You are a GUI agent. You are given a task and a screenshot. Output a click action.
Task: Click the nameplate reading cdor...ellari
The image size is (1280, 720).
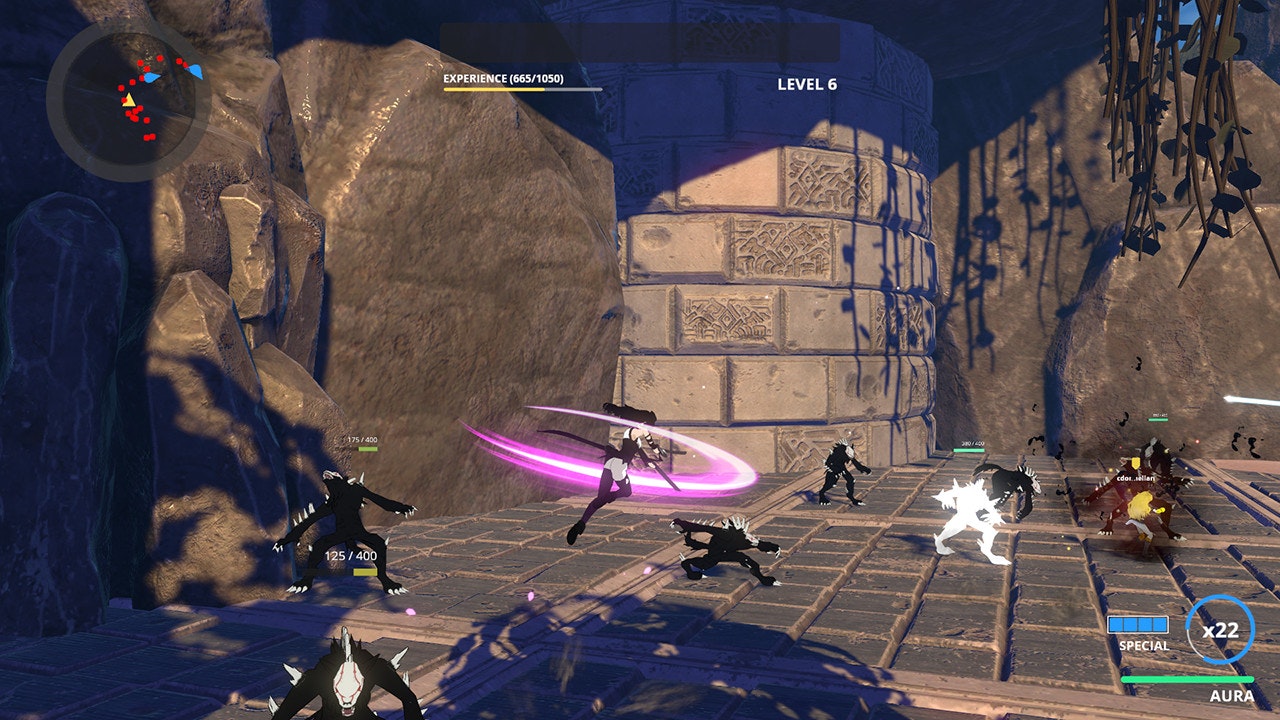(1136, 479)
